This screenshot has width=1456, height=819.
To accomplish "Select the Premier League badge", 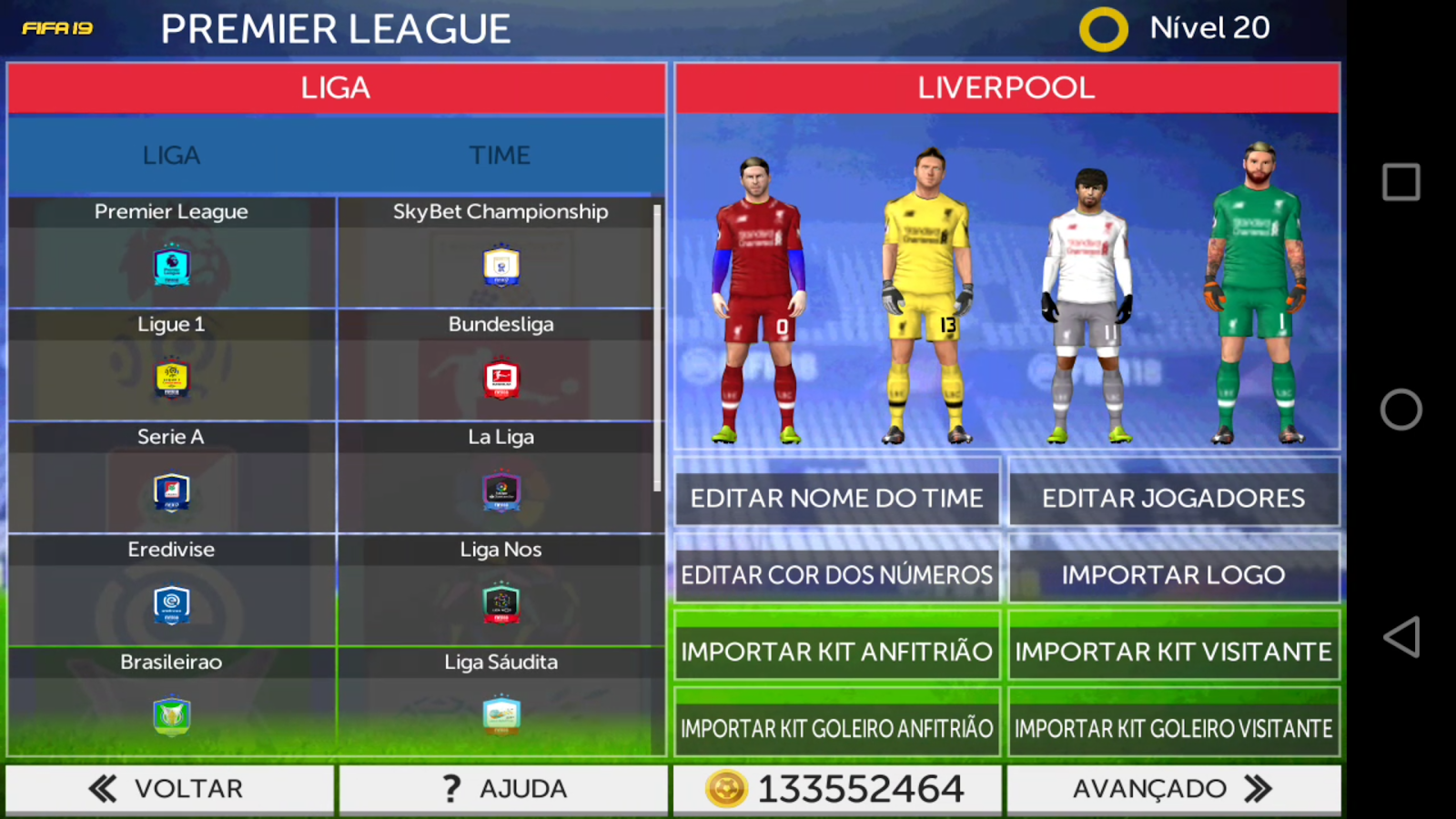I will click(x=170, y=266).
